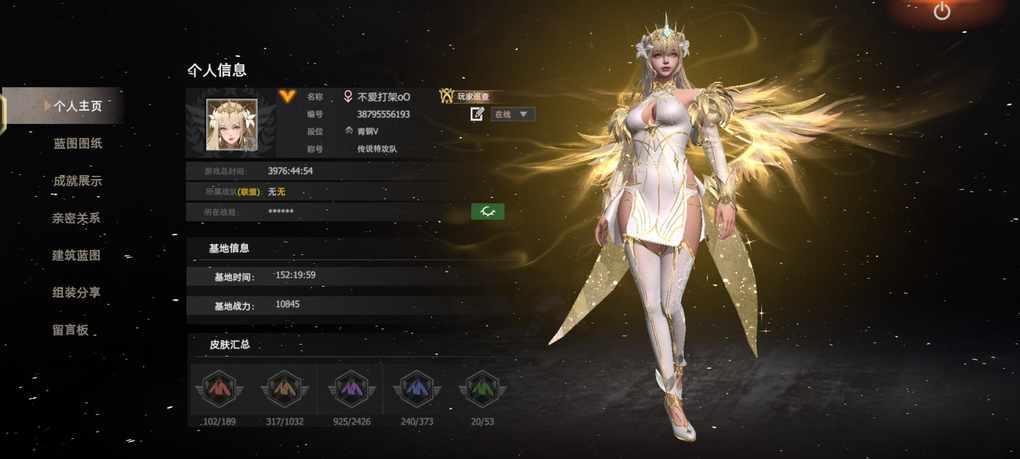Click the edit pencil icon
The height and width of the screenshot is (459, 1020).
coord(478,115)
